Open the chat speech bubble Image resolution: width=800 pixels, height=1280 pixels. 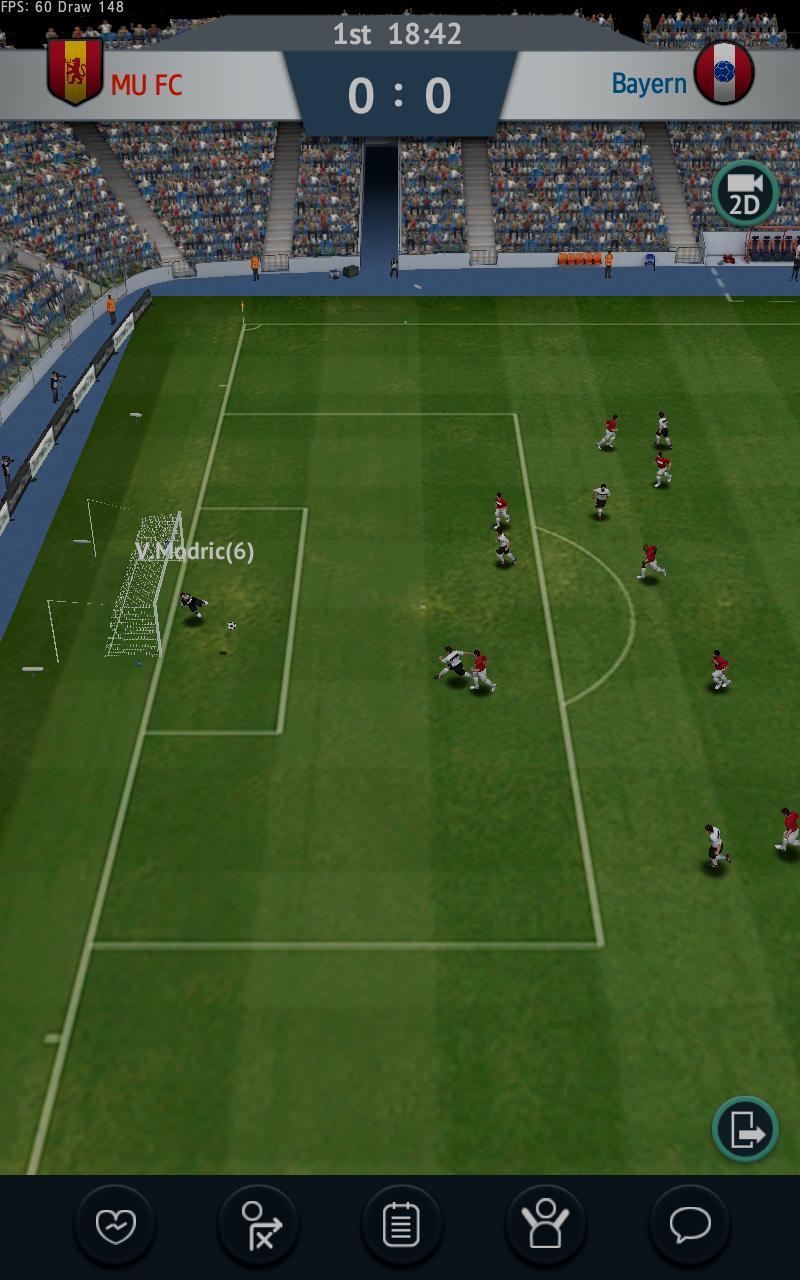pyautogui.click(x=689, y=1225)
